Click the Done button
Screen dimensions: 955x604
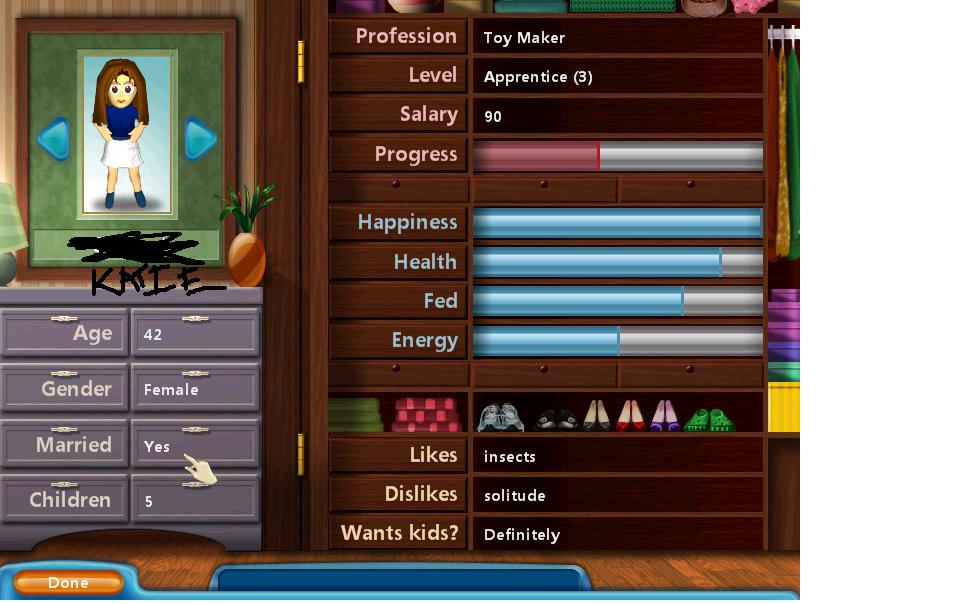pos(68,582)
